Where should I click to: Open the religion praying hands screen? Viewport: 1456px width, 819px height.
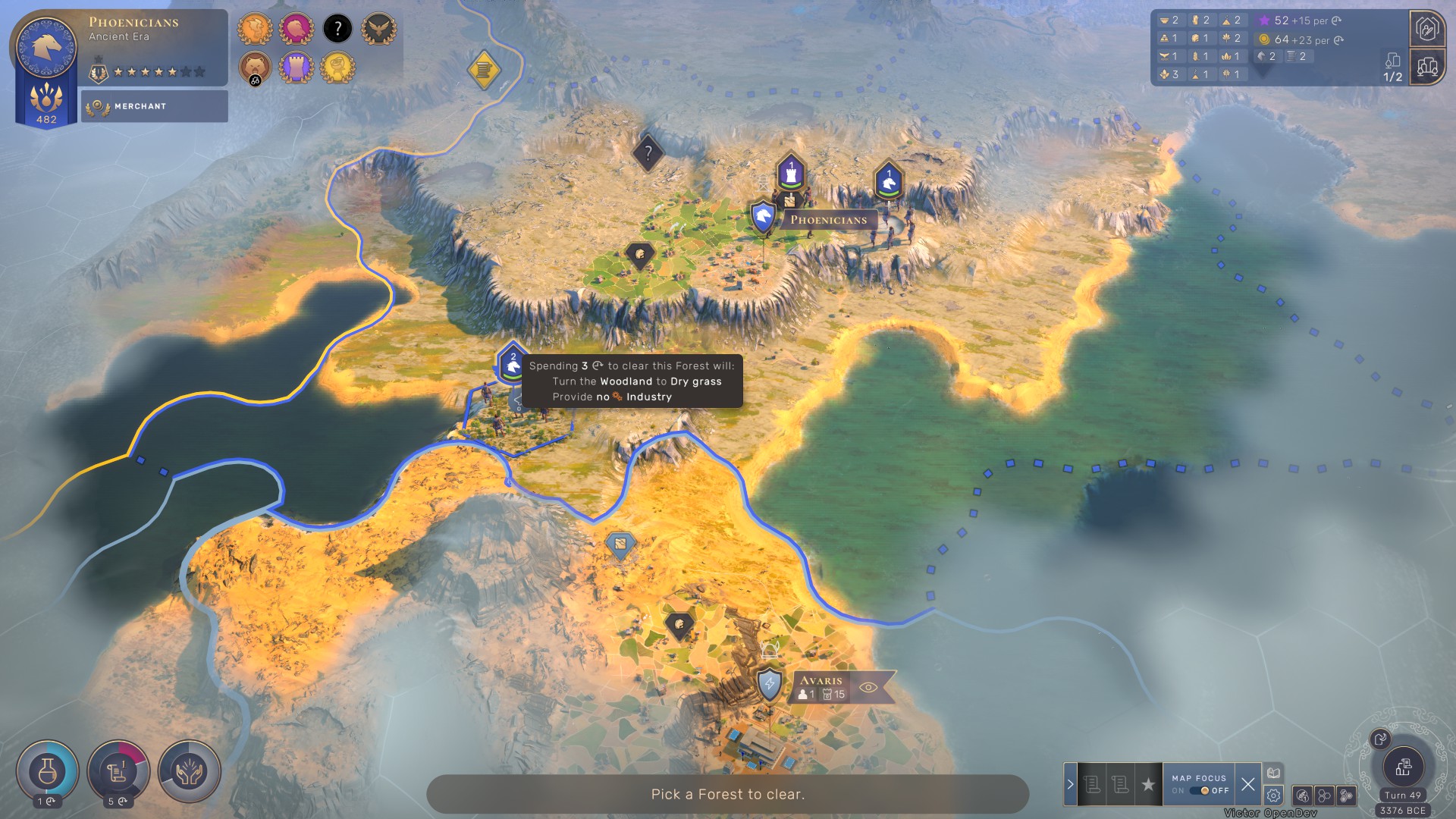coord(190,772)
